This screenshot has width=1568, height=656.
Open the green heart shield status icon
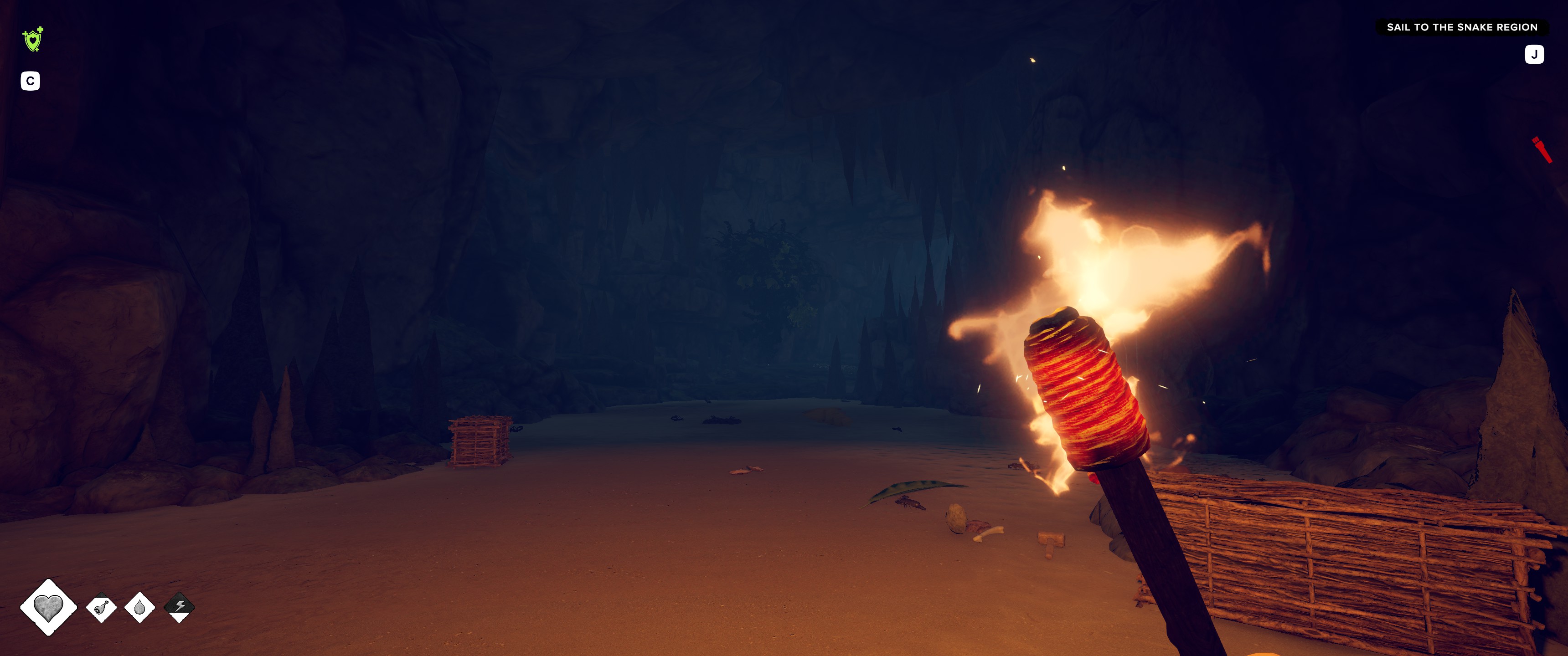coord(33,40)
